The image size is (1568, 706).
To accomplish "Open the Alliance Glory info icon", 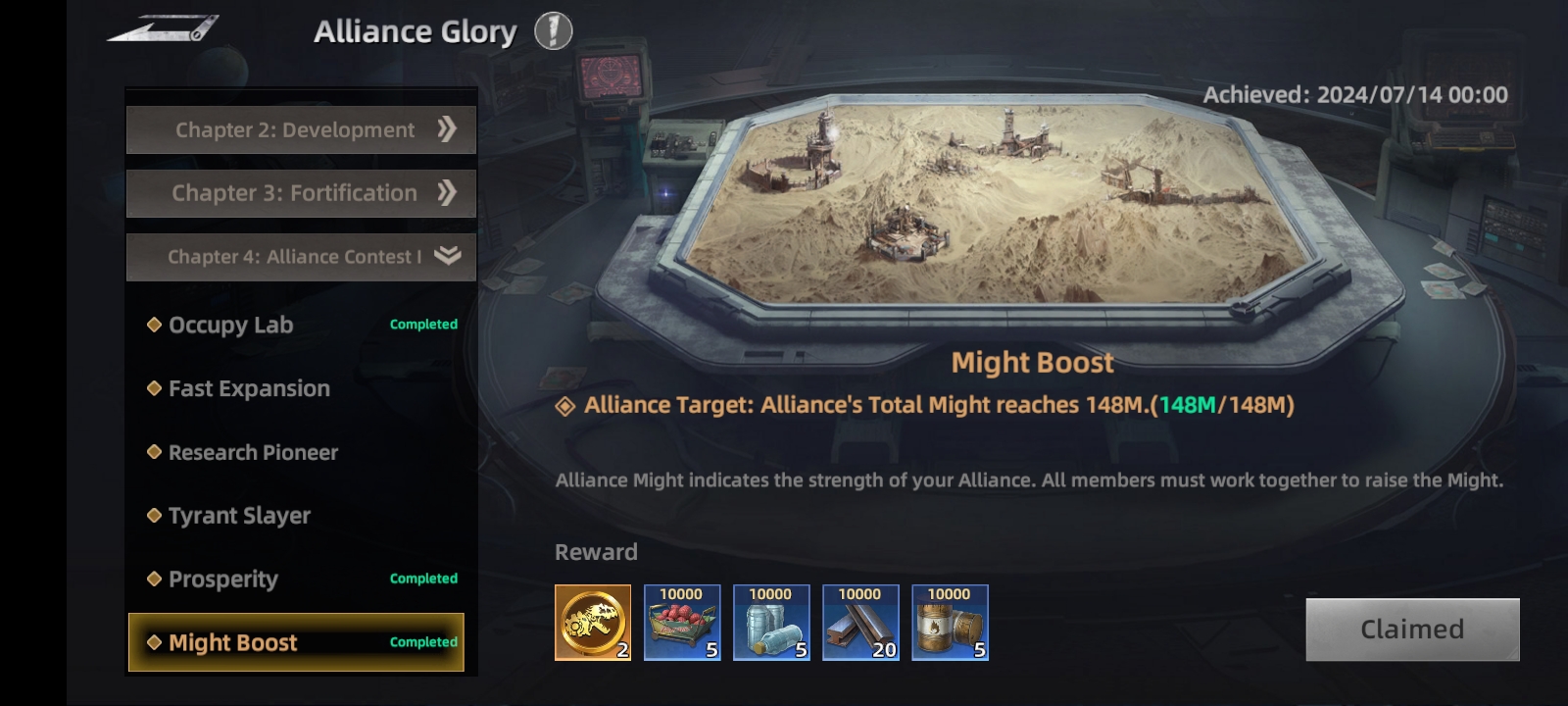I will point(553,31).
